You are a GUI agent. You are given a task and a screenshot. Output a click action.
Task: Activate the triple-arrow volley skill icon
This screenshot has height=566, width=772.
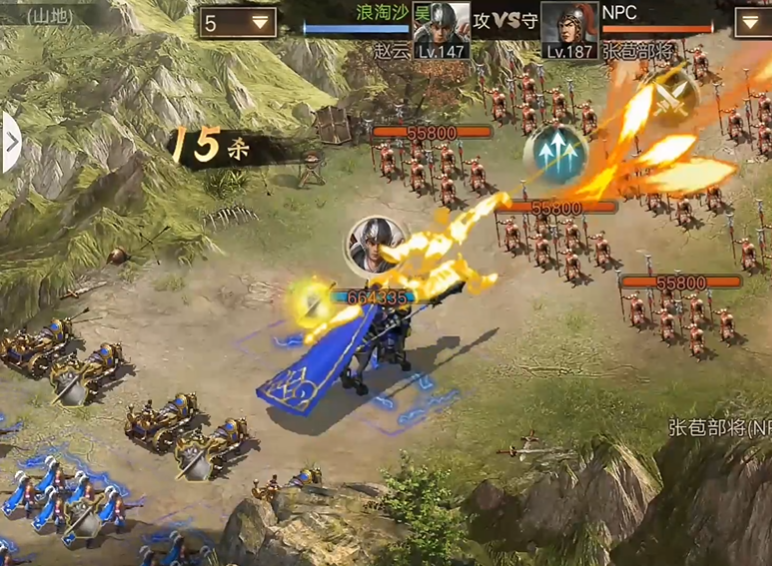coord(555,154)
